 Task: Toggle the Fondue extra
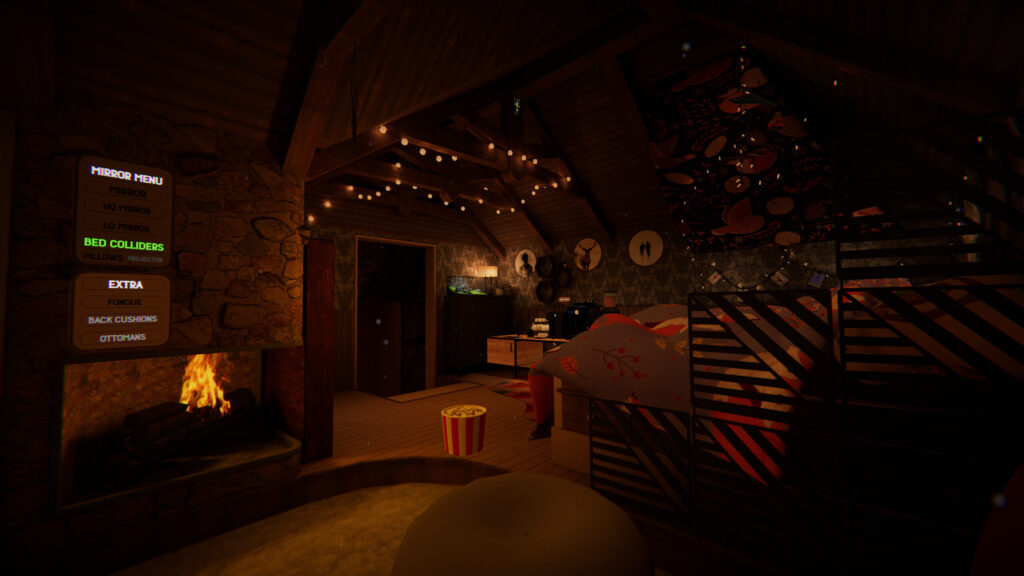click(x=125, y=302)
